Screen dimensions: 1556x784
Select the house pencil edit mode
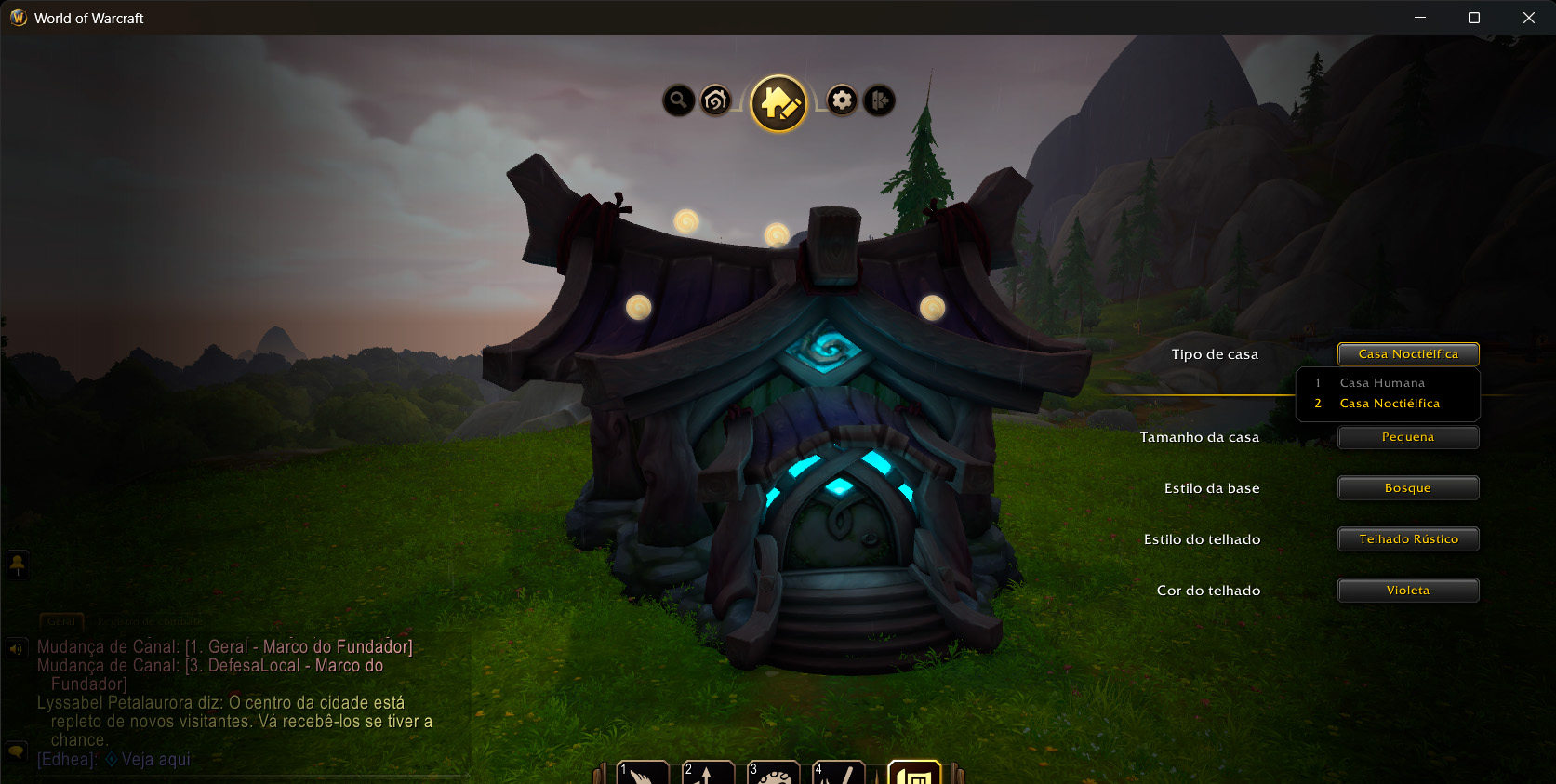click(x=778, y=103)
